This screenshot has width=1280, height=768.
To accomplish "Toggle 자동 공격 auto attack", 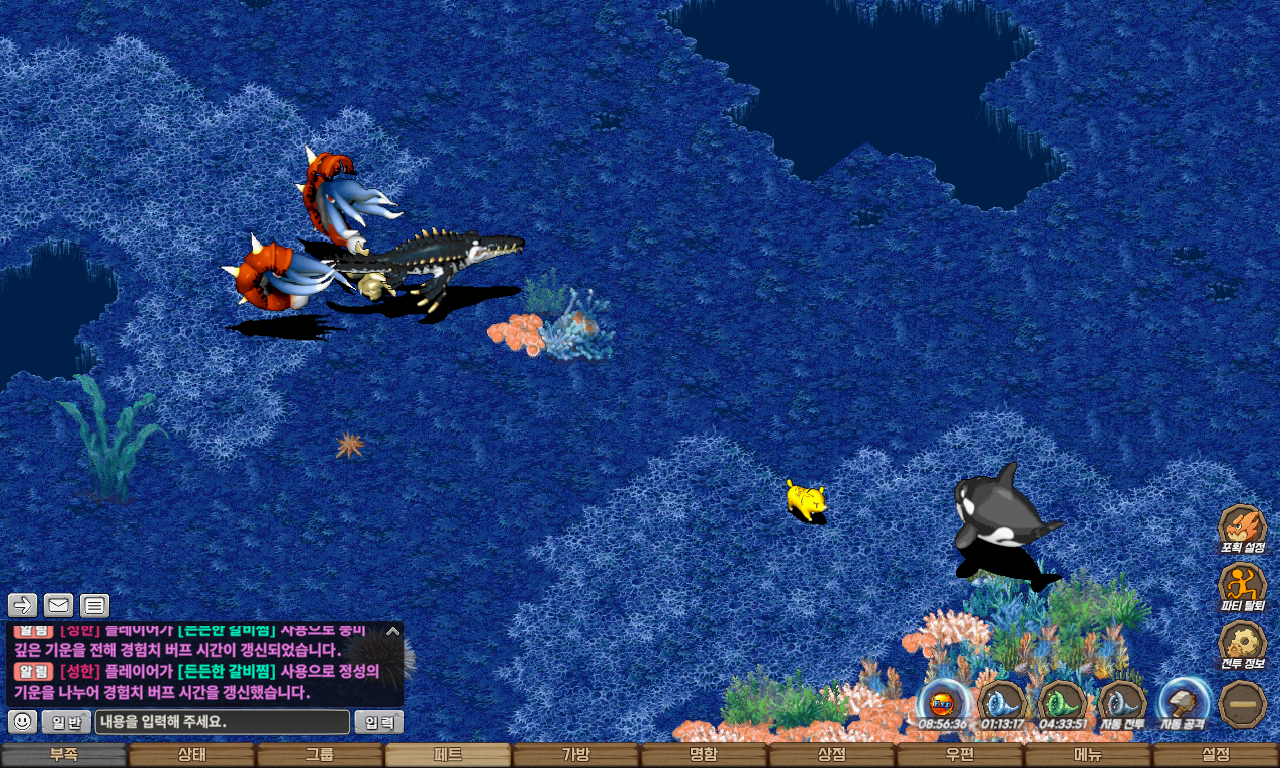I will 1183,702.
